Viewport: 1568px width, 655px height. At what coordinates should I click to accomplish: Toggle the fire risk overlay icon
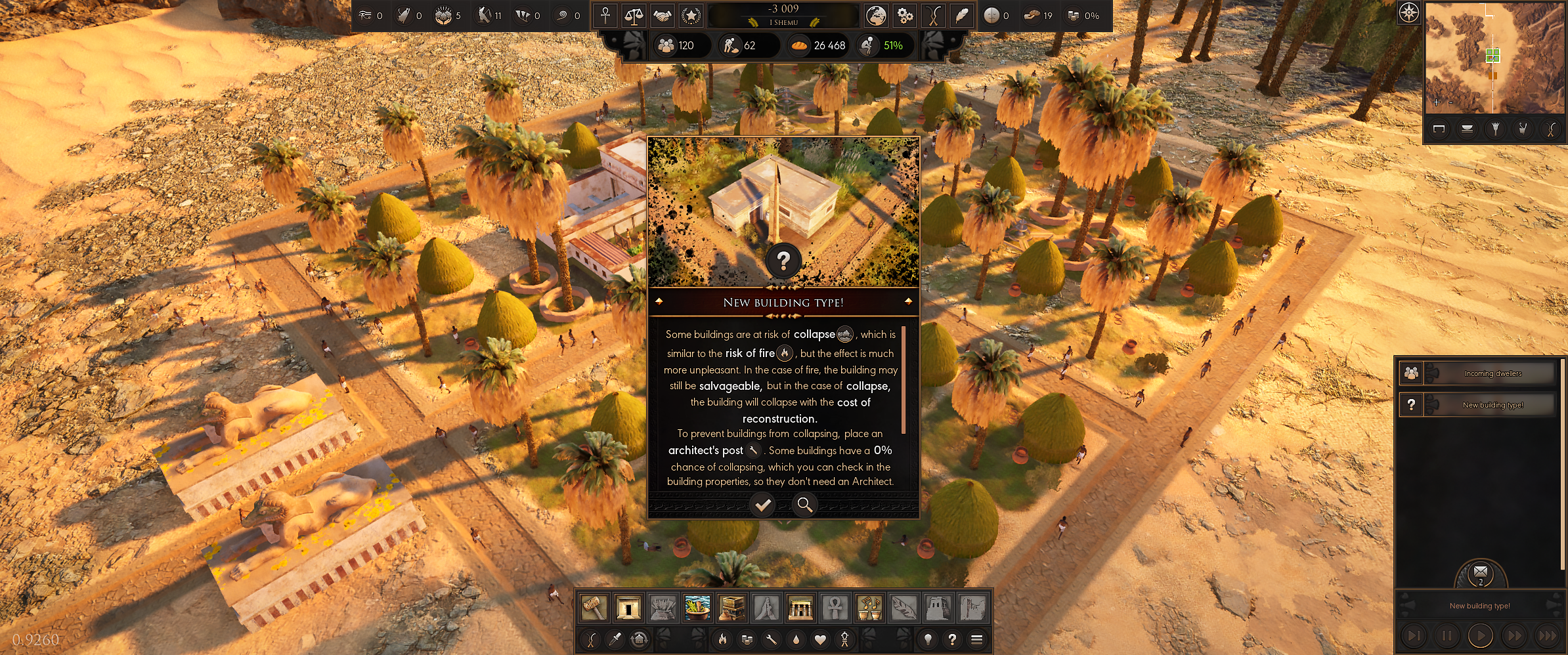[x=722, y=639]
